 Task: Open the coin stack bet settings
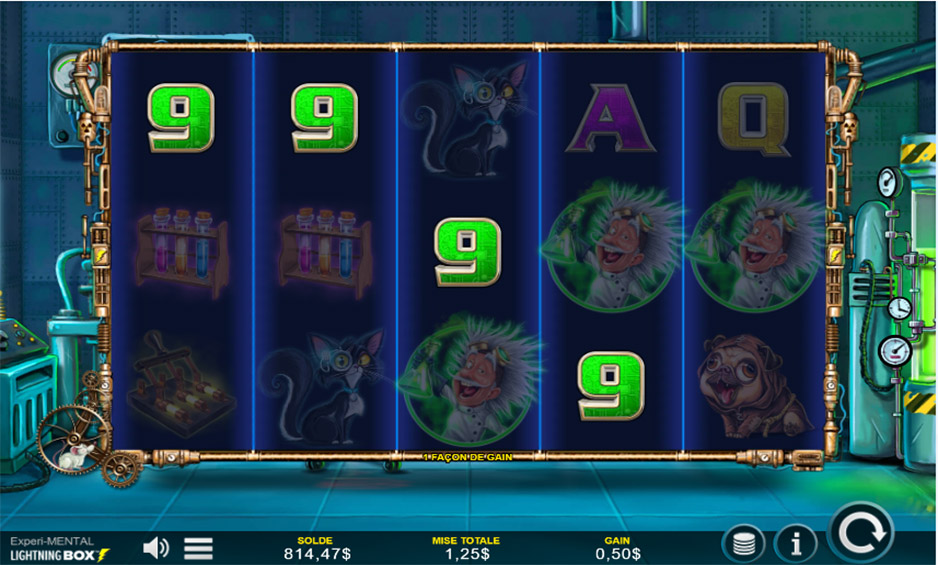tap(744, 544)
